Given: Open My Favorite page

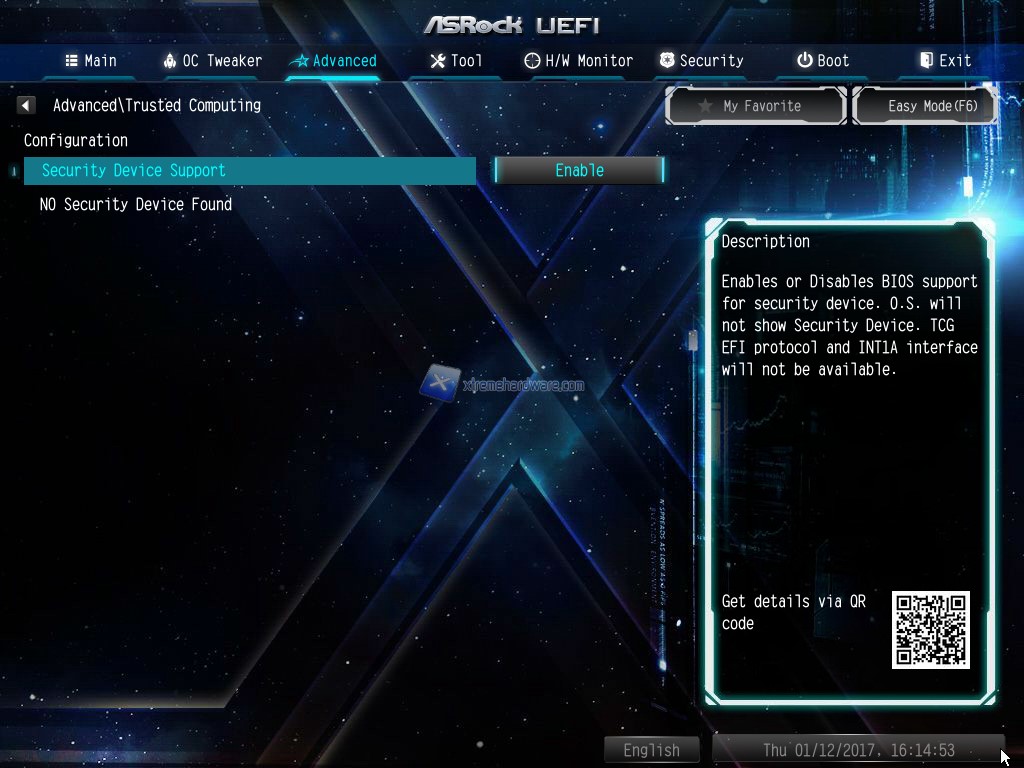Looking at the screenshot, I should click(x=756, y=106).
